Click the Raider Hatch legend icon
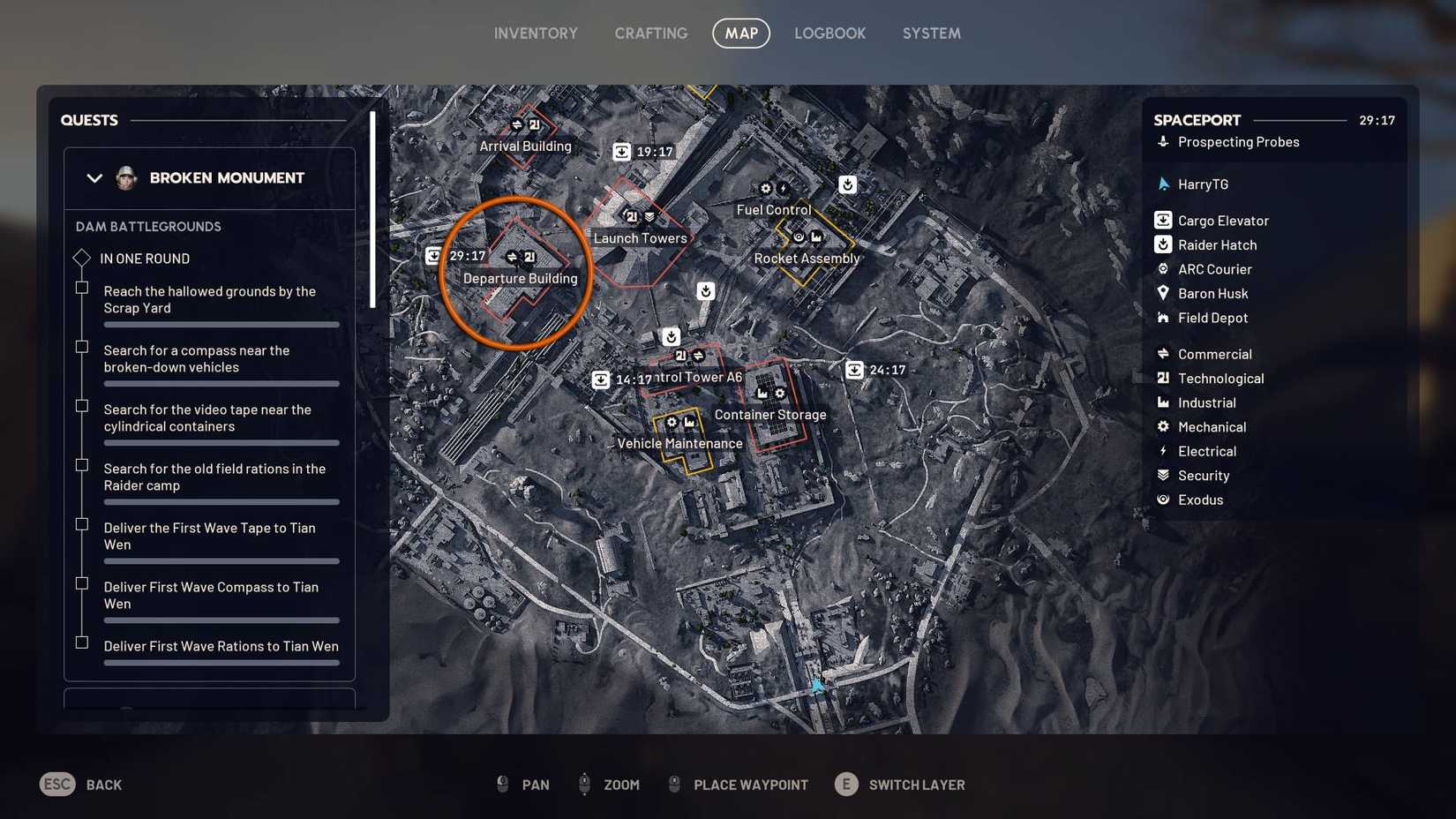1456x819 pixels. pyautogui.click(x=1163, y=244)
